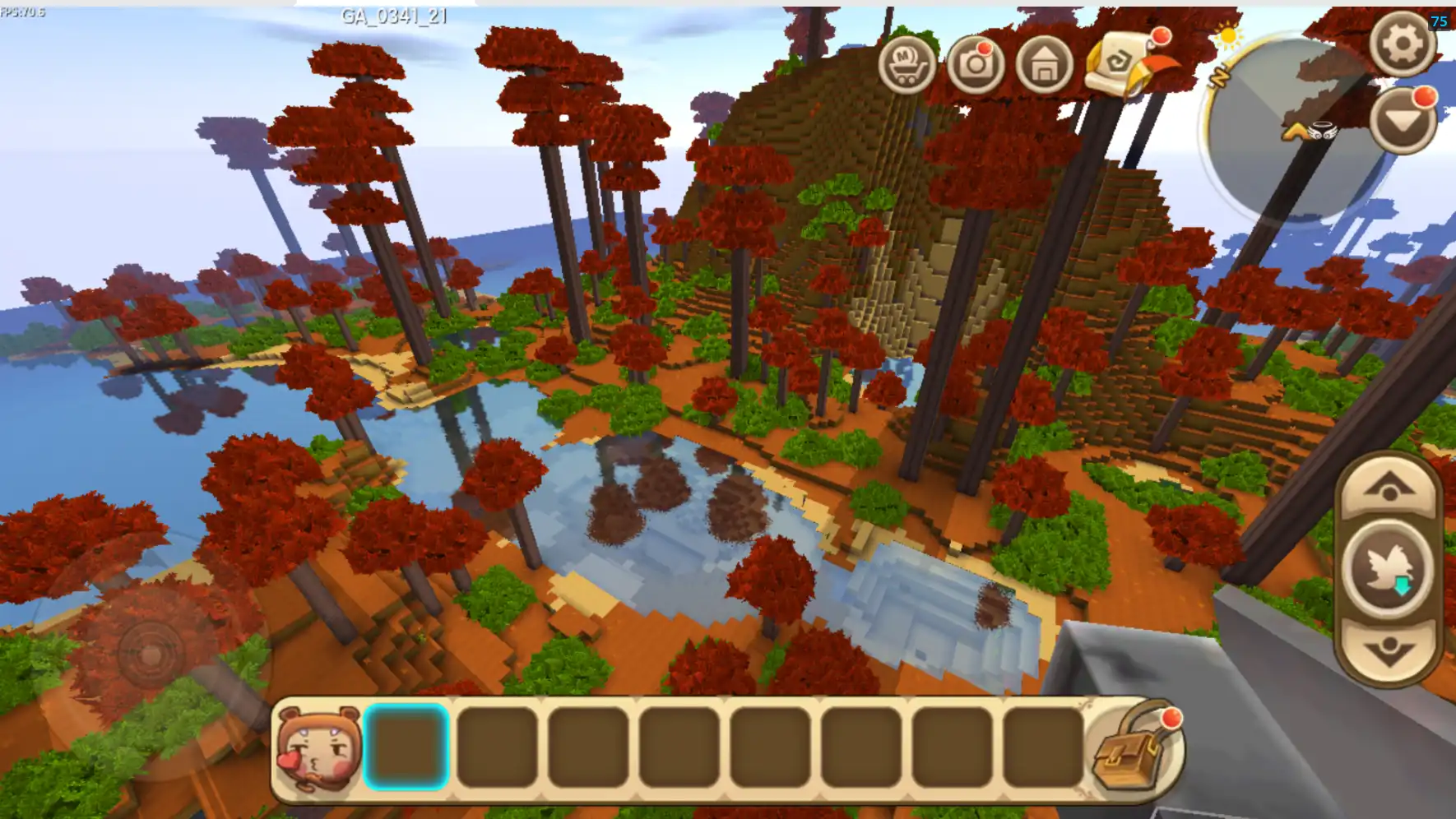
Task: Toggle flight mode with the wing button
Action: tap(1389, 569)
